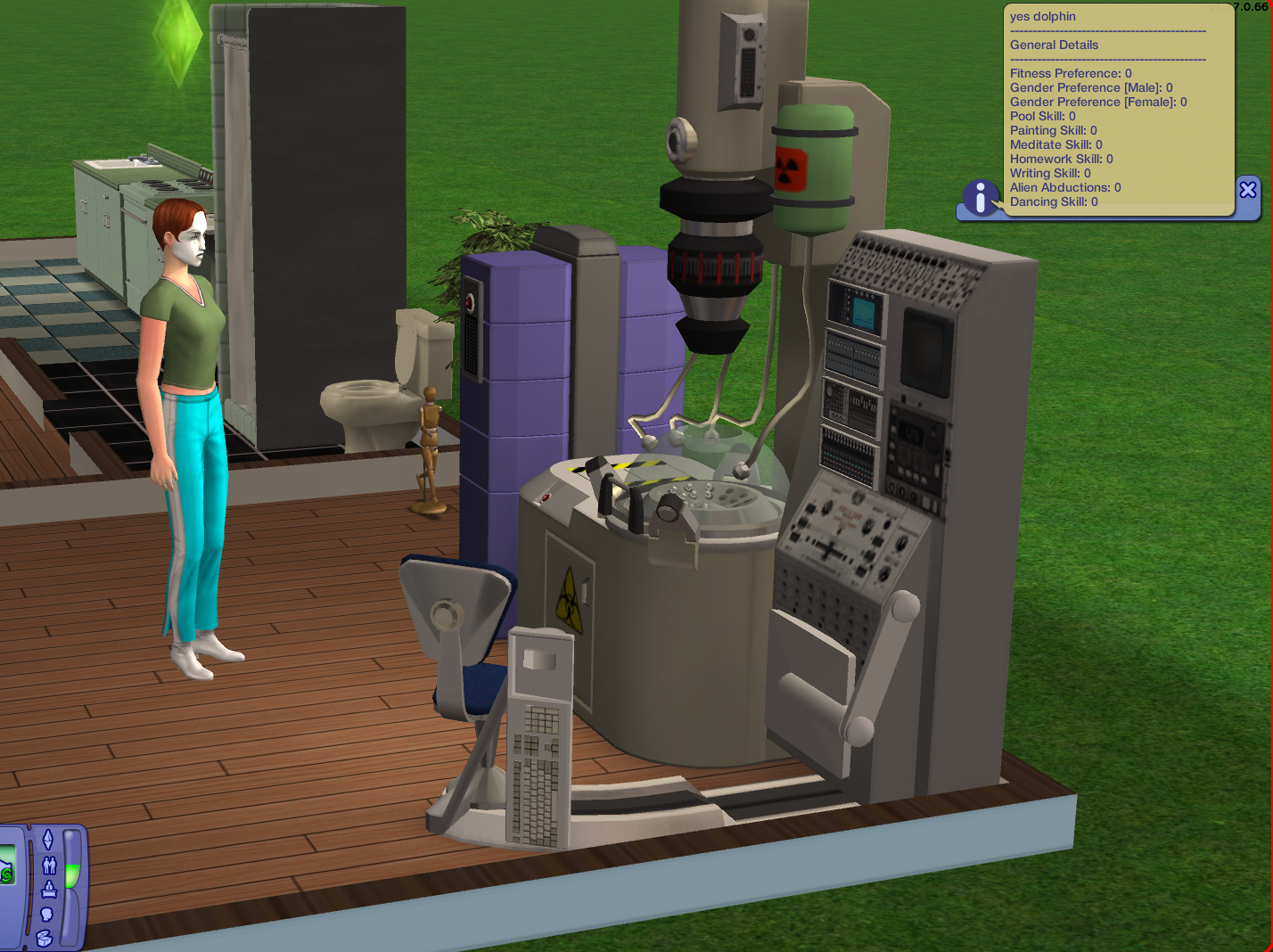Open the Inventory chest panel
1273x952 pixels.
tap(45, 939)
